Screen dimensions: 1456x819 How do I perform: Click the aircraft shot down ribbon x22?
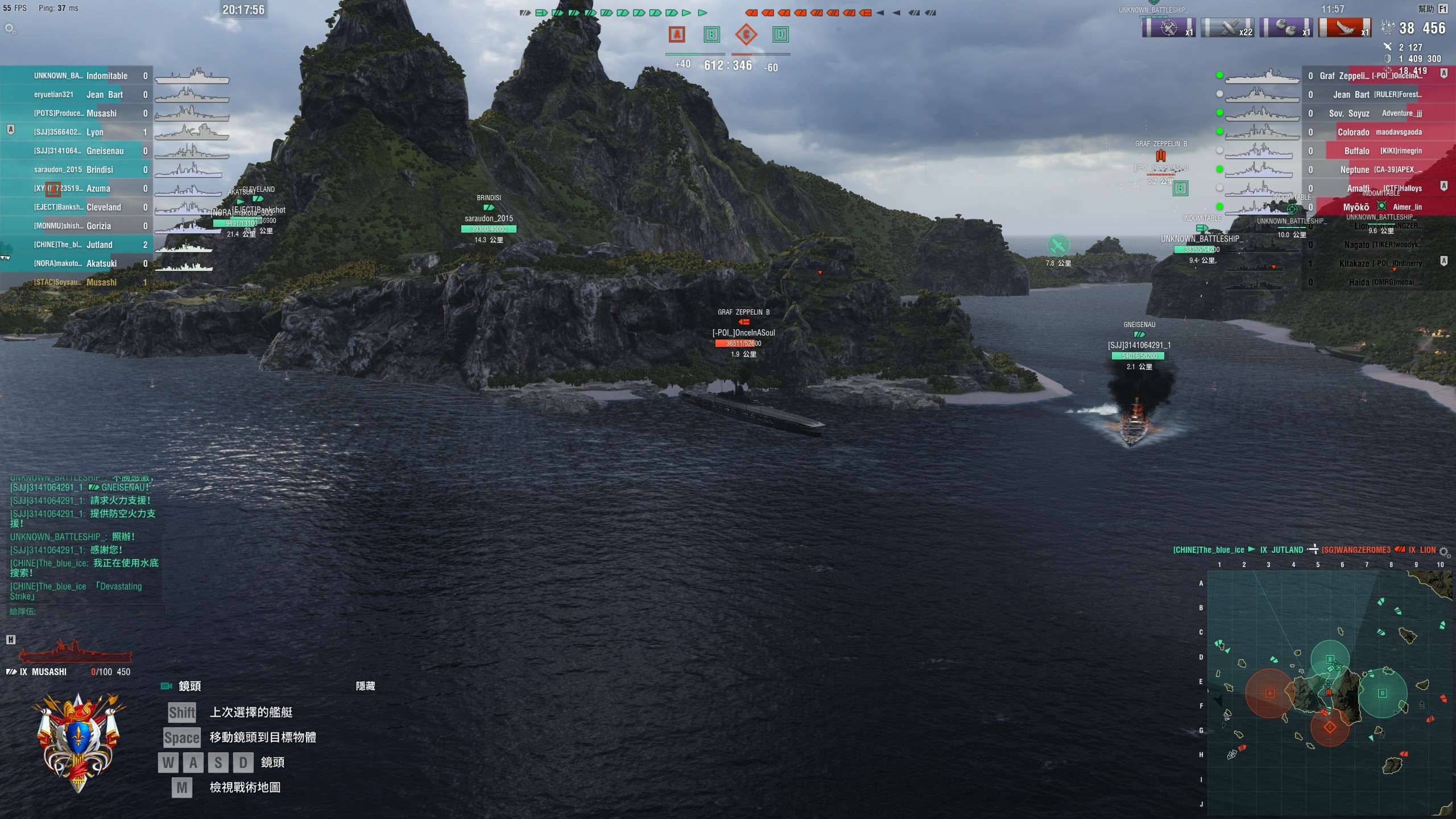tap(1227, 27)
